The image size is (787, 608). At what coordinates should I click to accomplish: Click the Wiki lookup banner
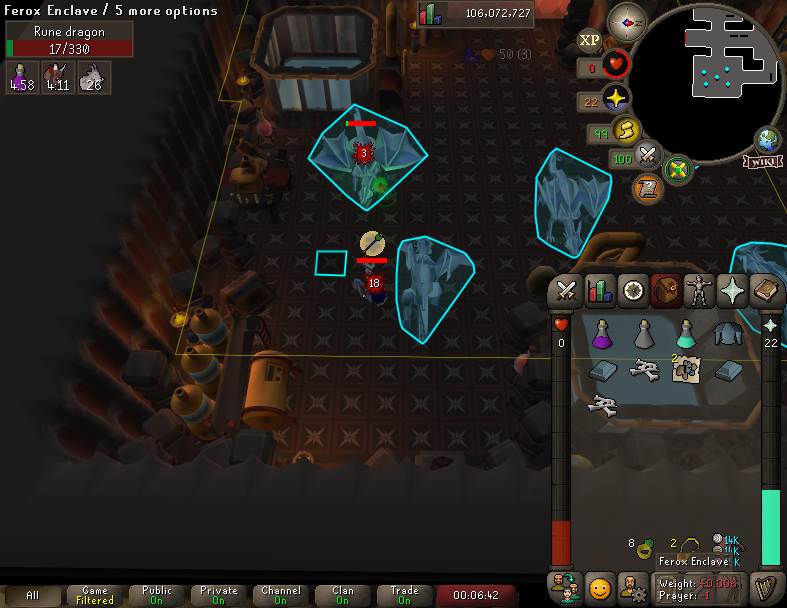pos(761,161)
